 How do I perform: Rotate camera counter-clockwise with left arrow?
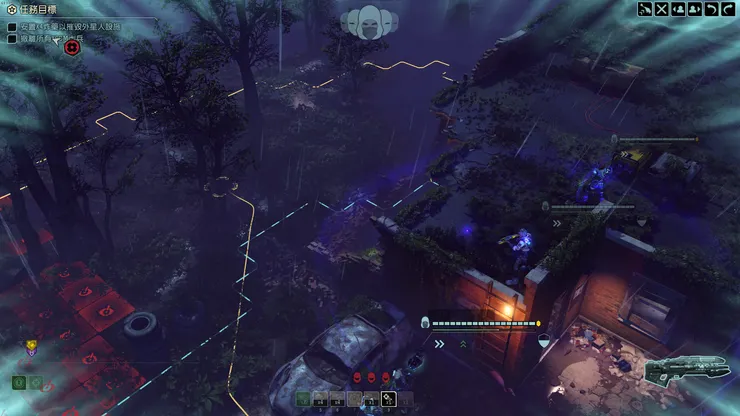tap(712, 9)
